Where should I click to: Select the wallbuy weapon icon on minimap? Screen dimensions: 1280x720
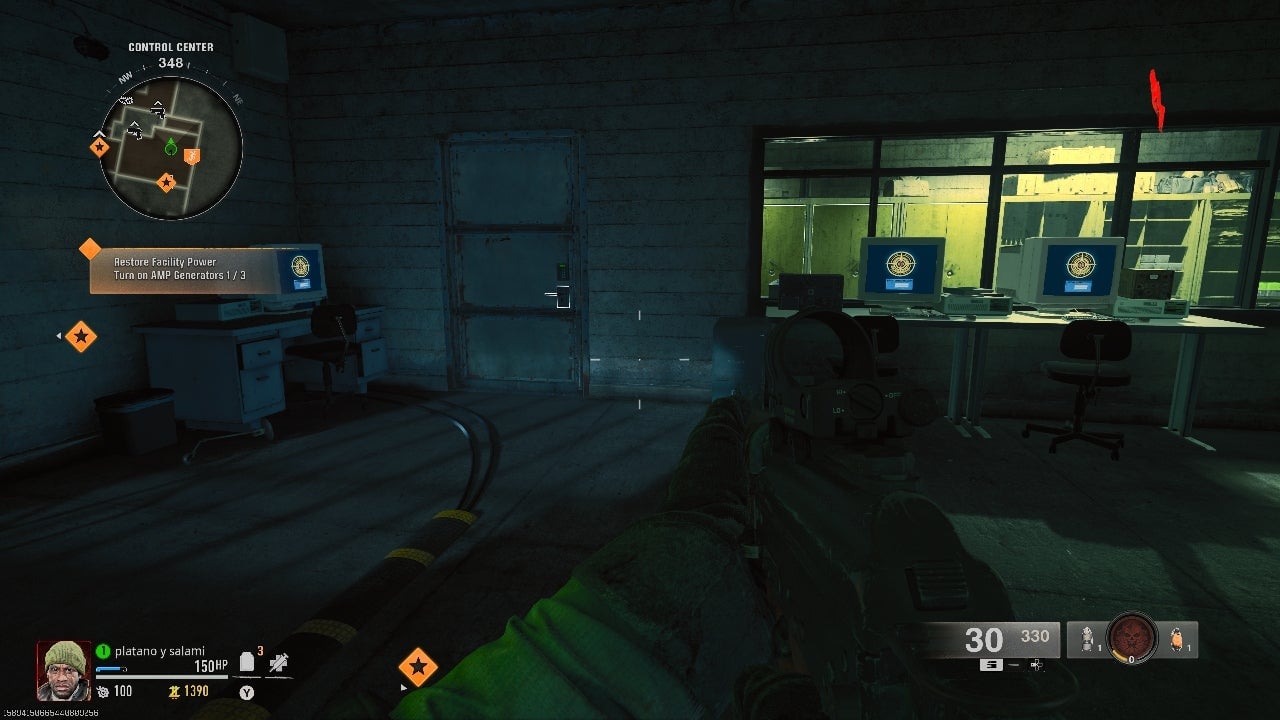pos(160,112)
